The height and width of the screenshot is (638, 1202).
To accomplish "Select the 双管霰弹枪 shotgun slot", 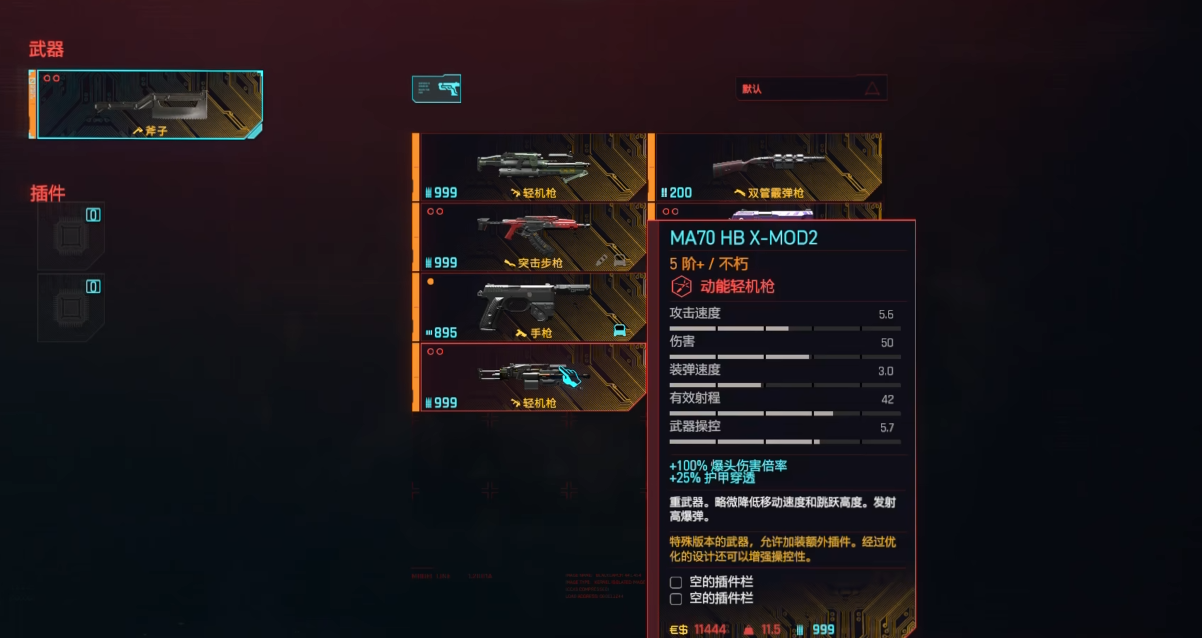I will (766, 167).
